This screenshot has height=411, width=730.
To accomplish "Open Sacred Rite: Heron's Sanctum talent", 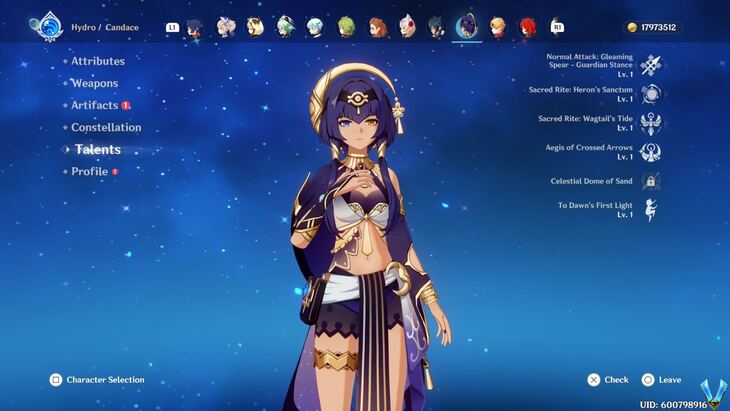I will point(651,94).
